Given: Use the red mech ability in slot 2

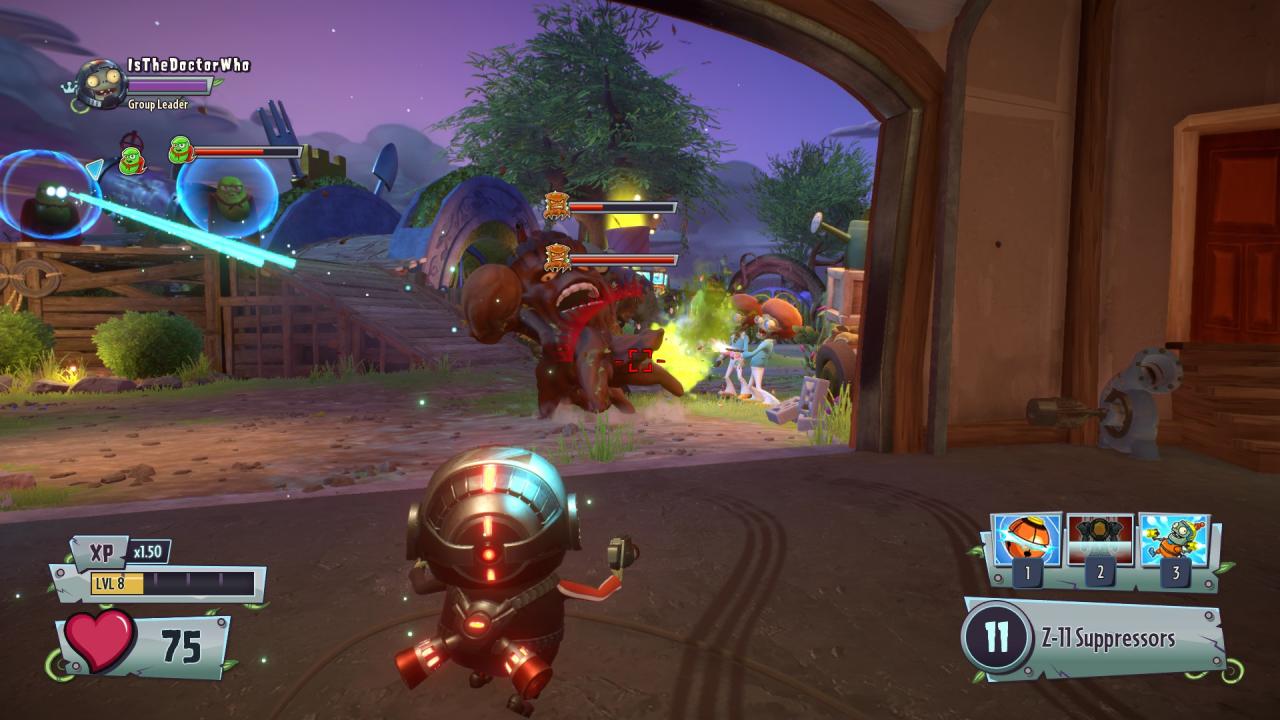Looking at the screenshot, I should tap(1100, 541).
